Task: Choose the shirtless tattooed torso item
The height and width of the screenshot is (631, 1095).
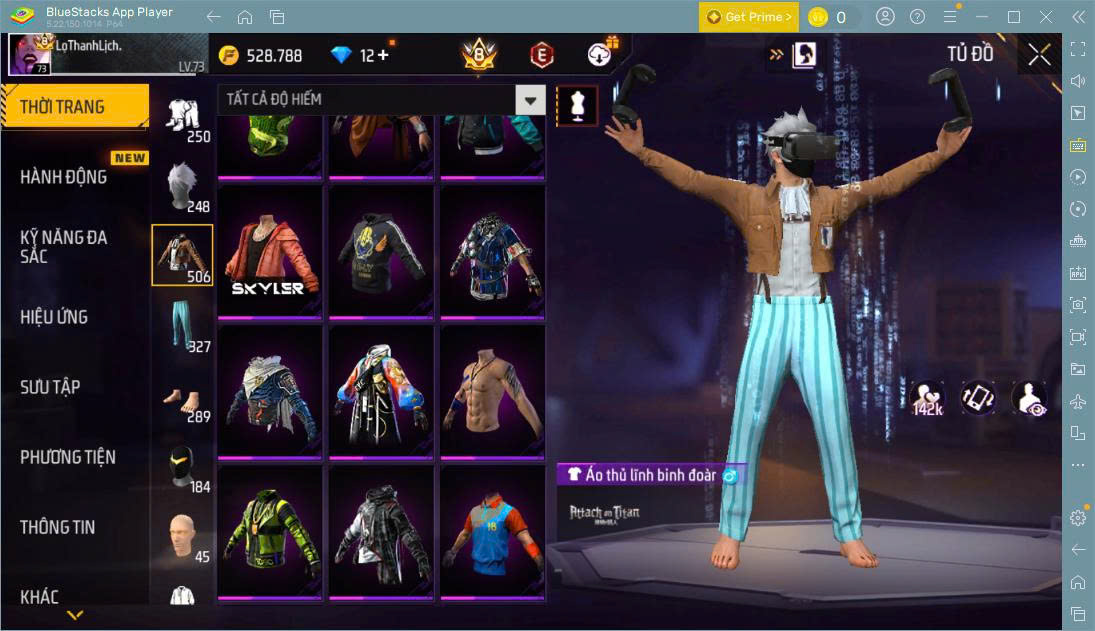Action: coord(493,392)
